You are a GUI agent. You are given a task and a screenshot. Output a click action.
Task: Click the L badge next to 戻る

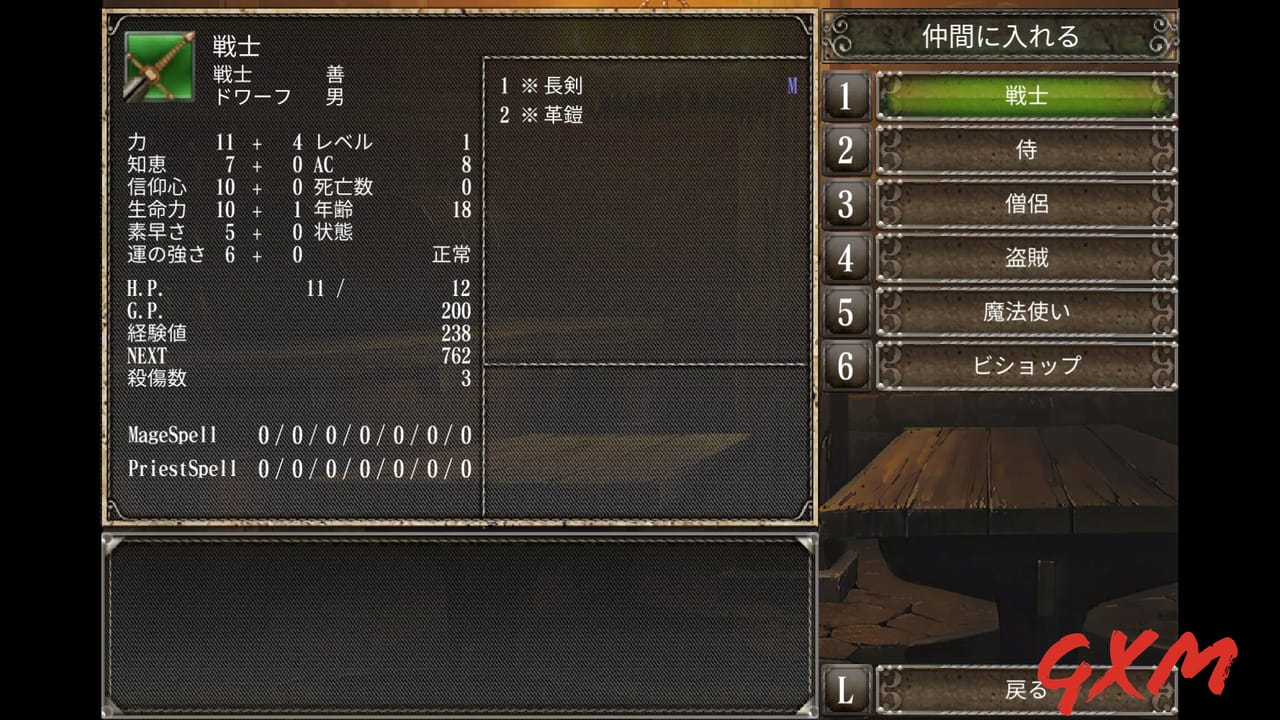click(845, 690)
